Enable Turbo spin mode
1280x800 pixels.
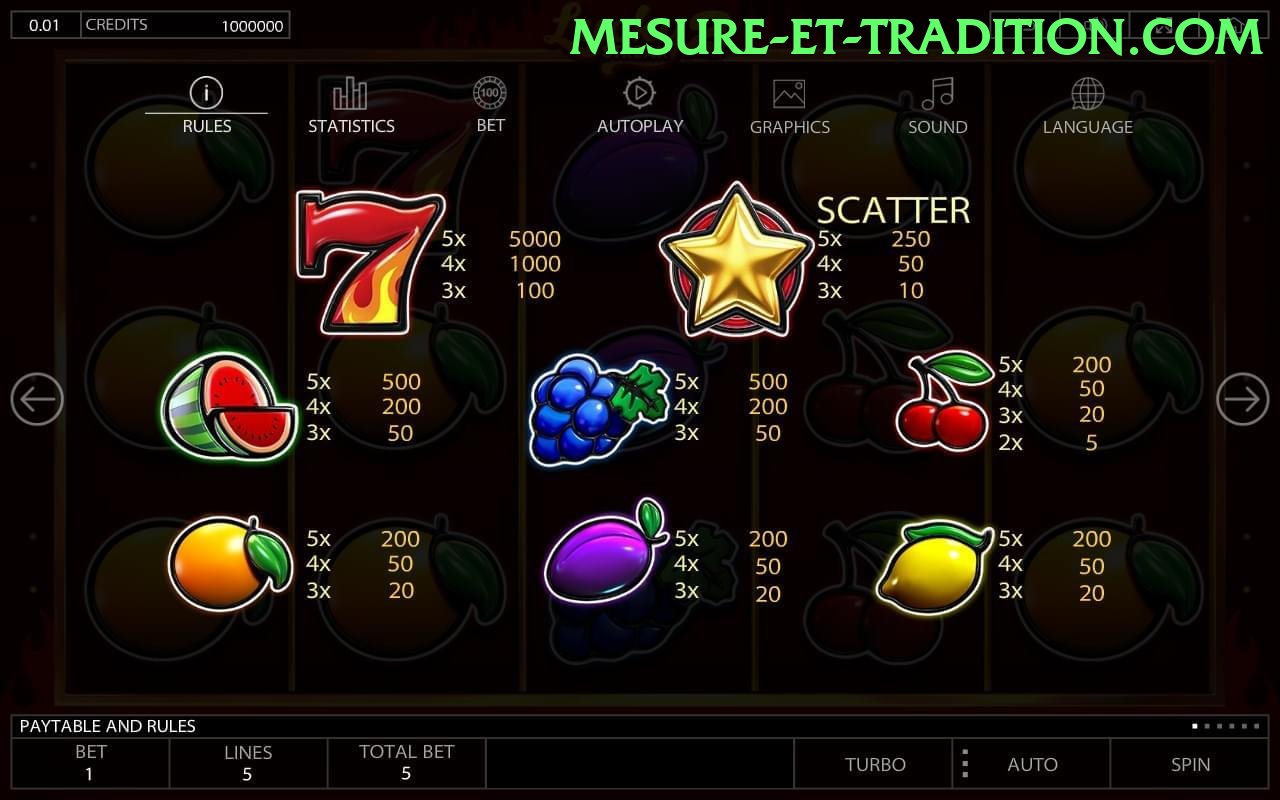click(875, 764)
